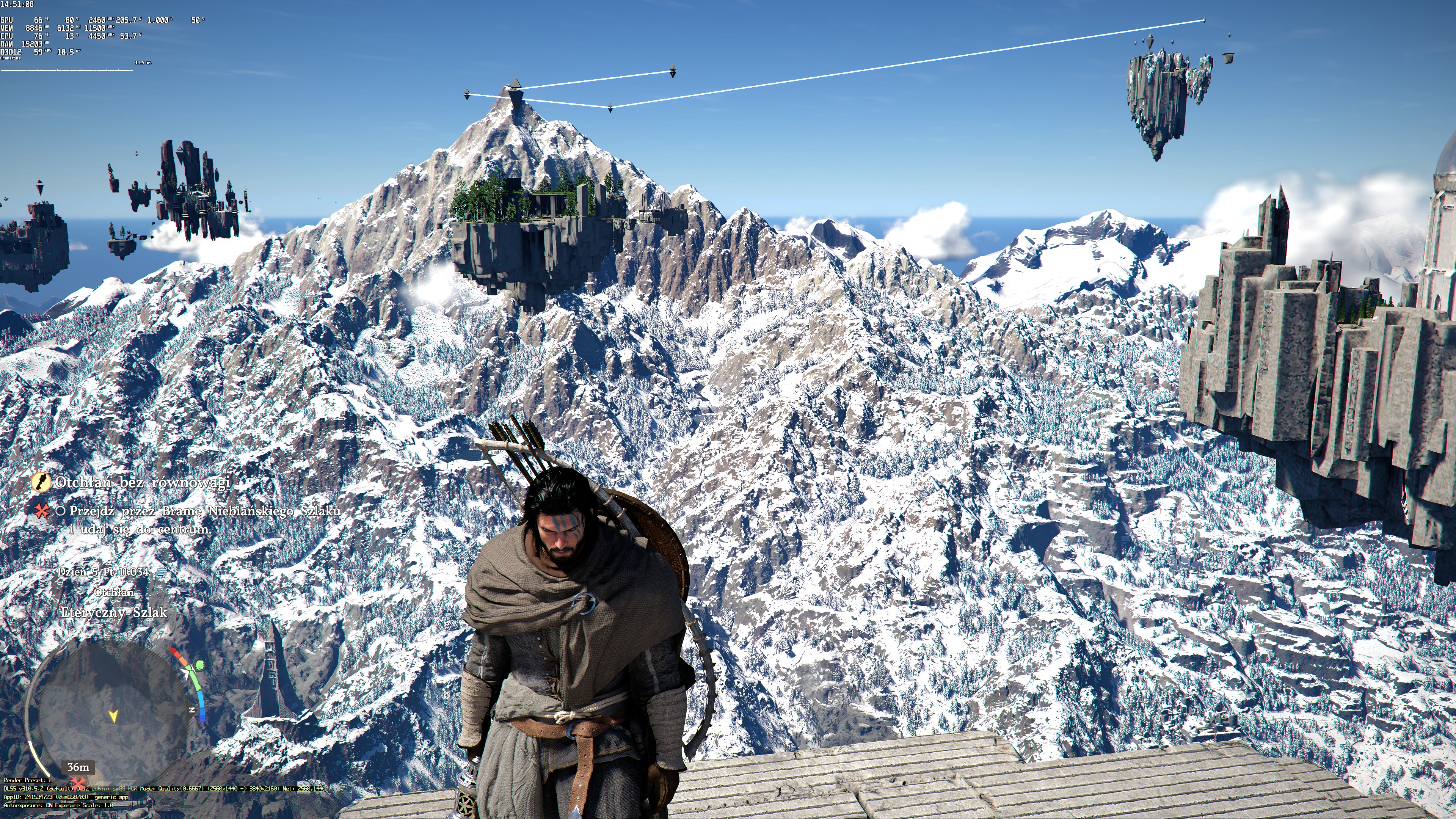Click the blue wind weather icon

[162, 573]
